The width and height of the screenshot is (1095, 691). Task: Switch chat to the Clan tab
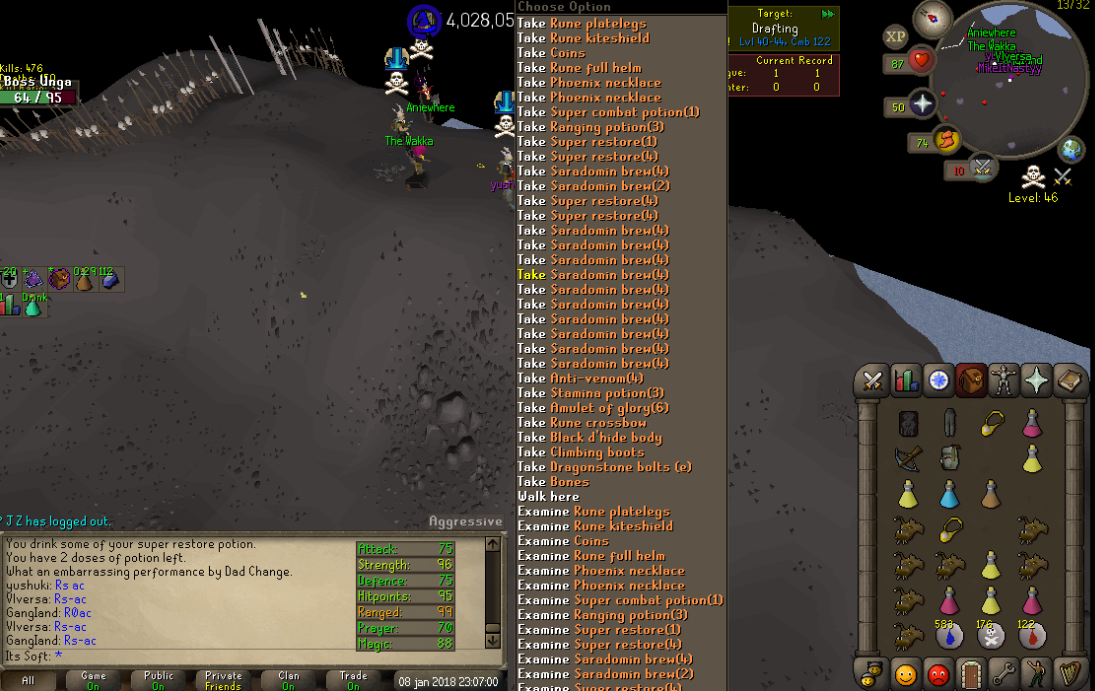(288, 680)
